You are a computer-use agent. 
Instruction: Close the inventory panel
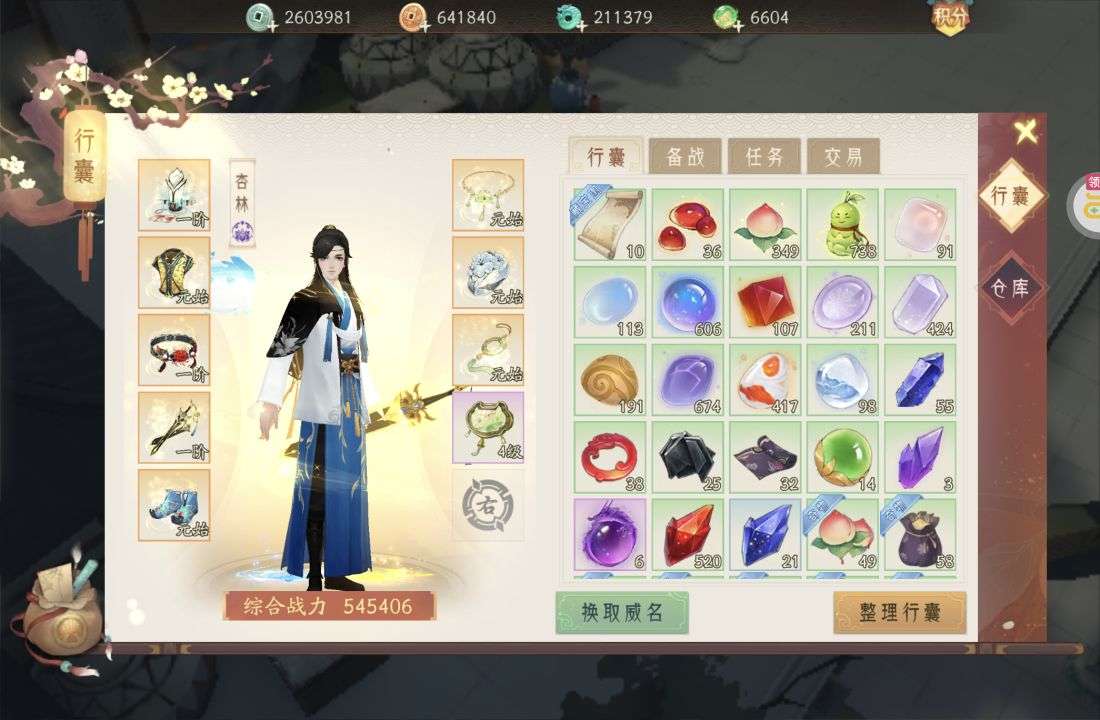(x=1025, y=131)
